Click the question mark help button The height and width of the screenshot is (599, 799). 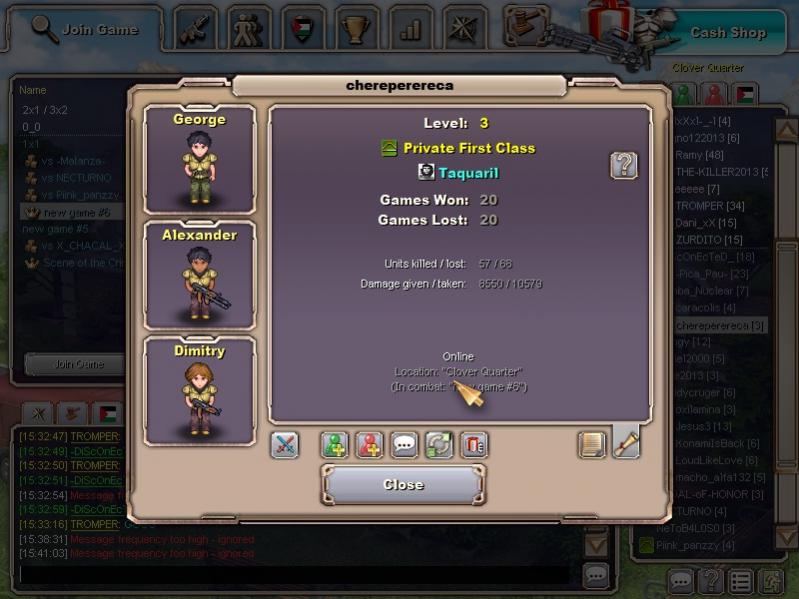(x=624, y=165)
